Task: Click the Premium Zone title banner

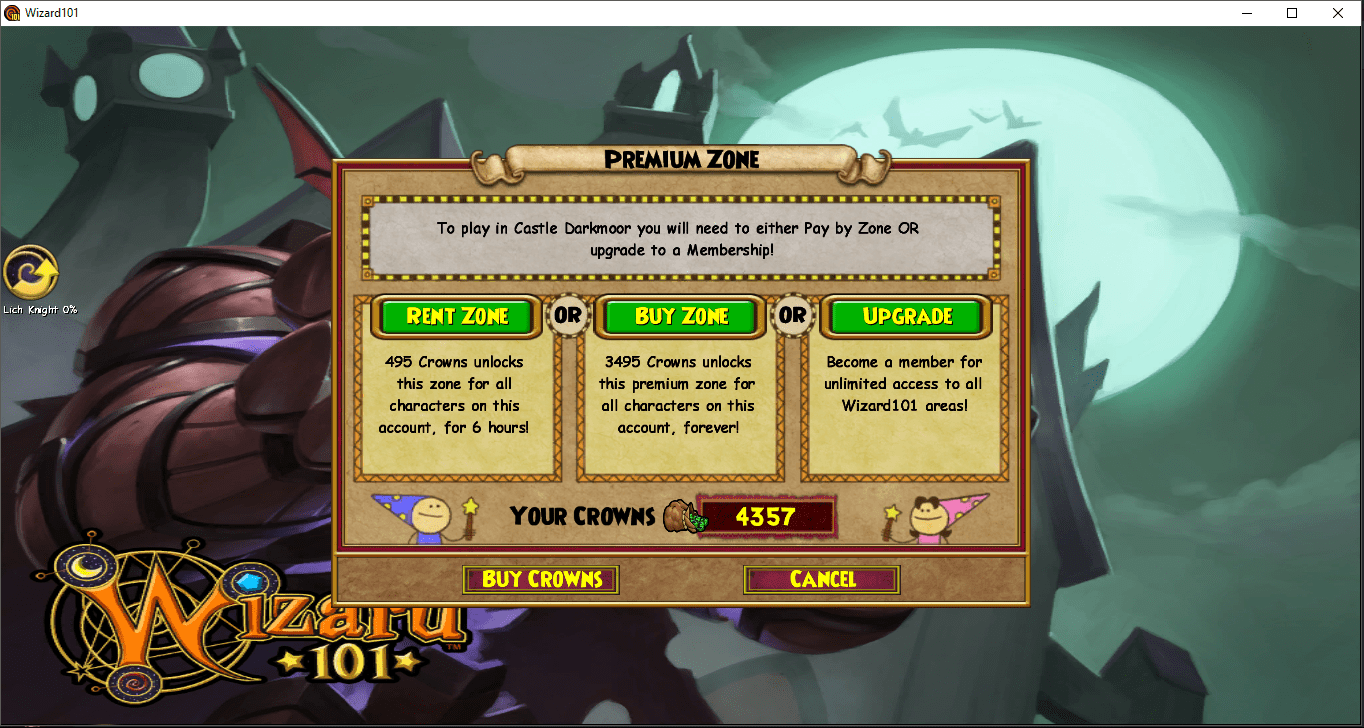Action: pyautogui.click(x=683, y=159)
